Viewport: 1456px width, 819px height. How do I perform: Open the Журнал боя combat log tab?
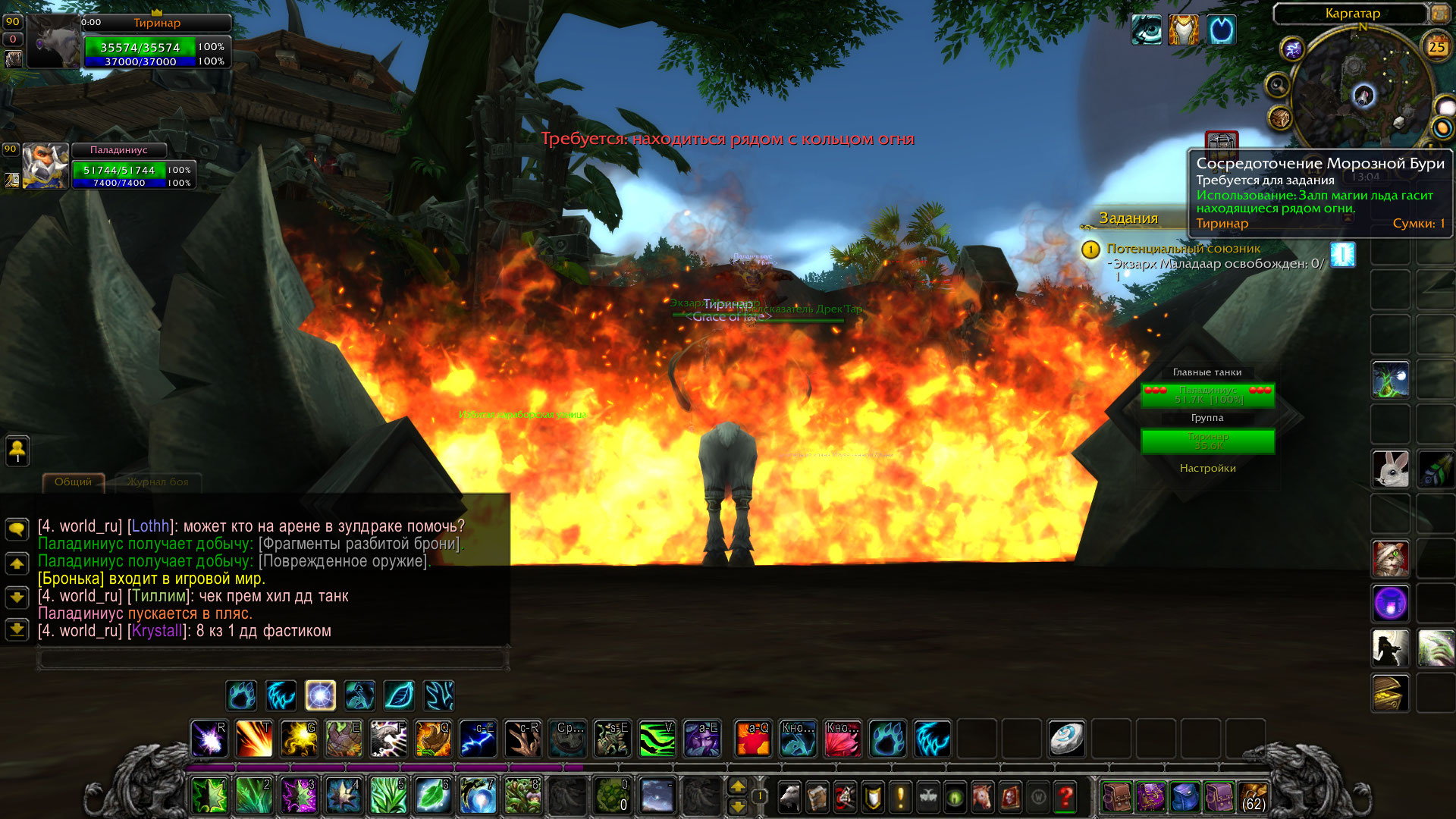pyautogui.click(x=157, y=482)
